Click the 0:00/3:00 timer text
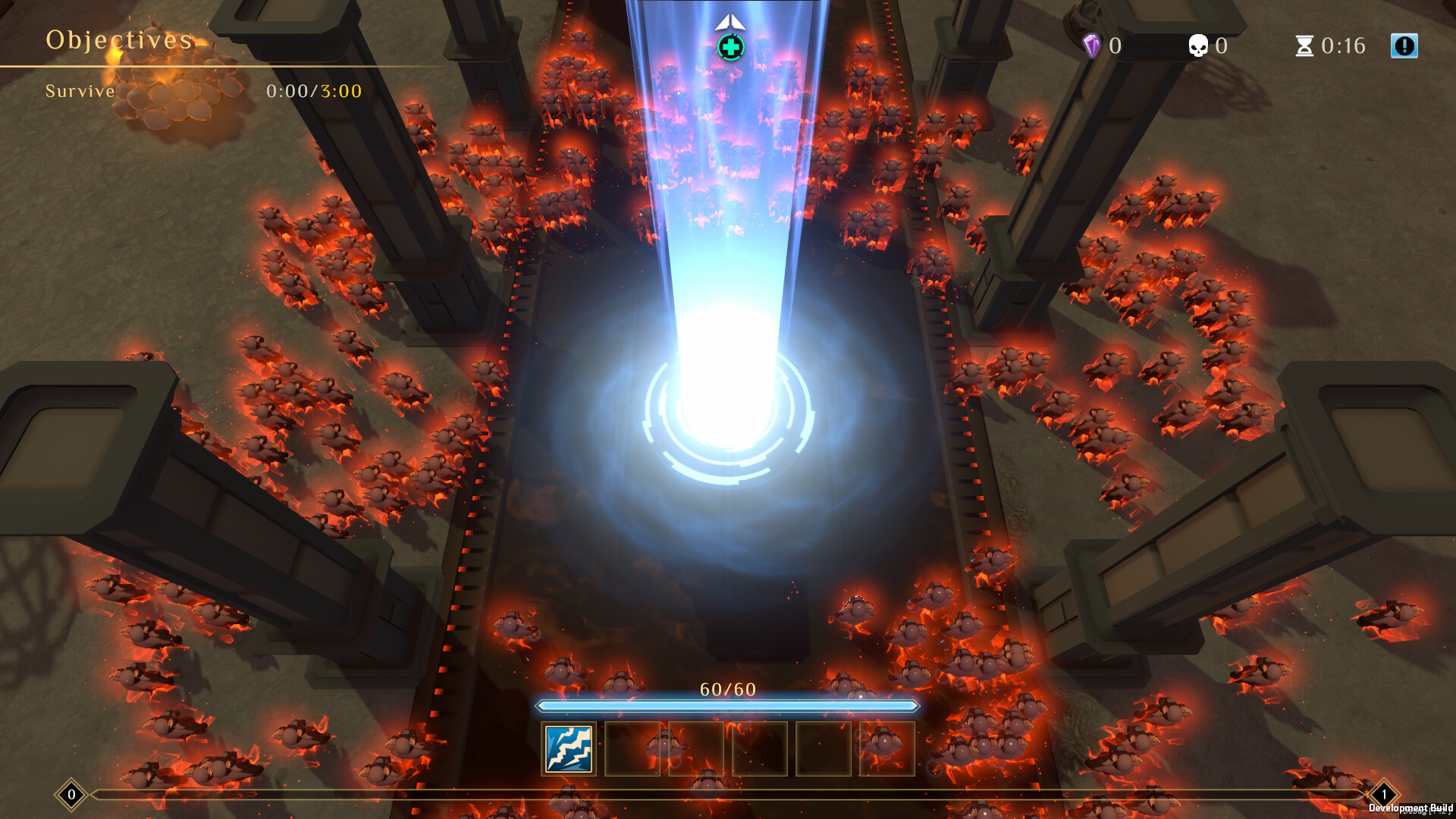 pos(313,91)
